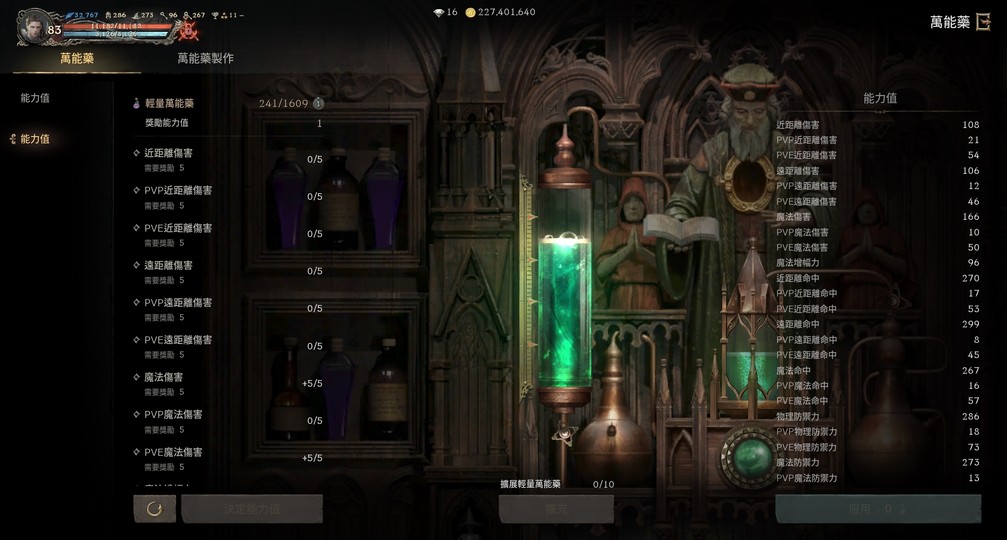Click the info icon beside 241/1609
This screenshot has height=540, width=1007.
[318, 103]
